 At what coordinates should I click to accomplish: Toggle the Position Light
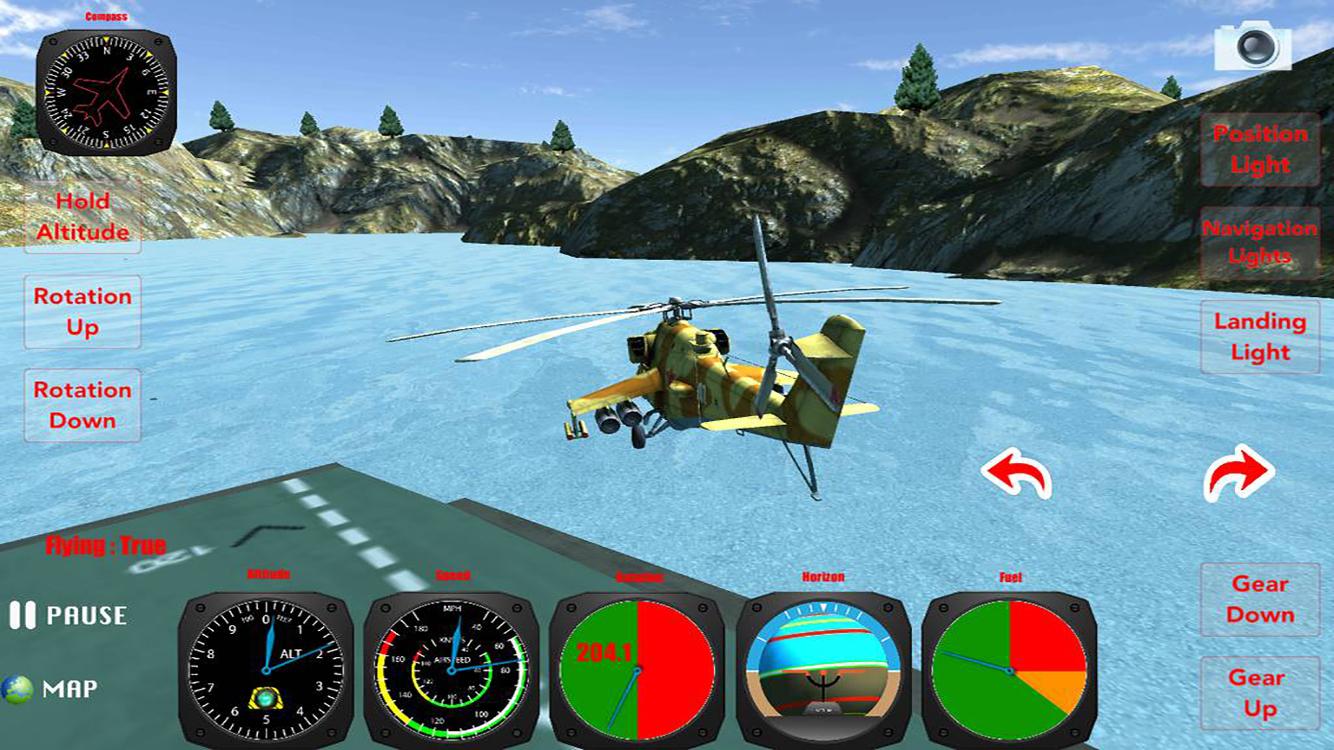click(x=1258, y=149)
